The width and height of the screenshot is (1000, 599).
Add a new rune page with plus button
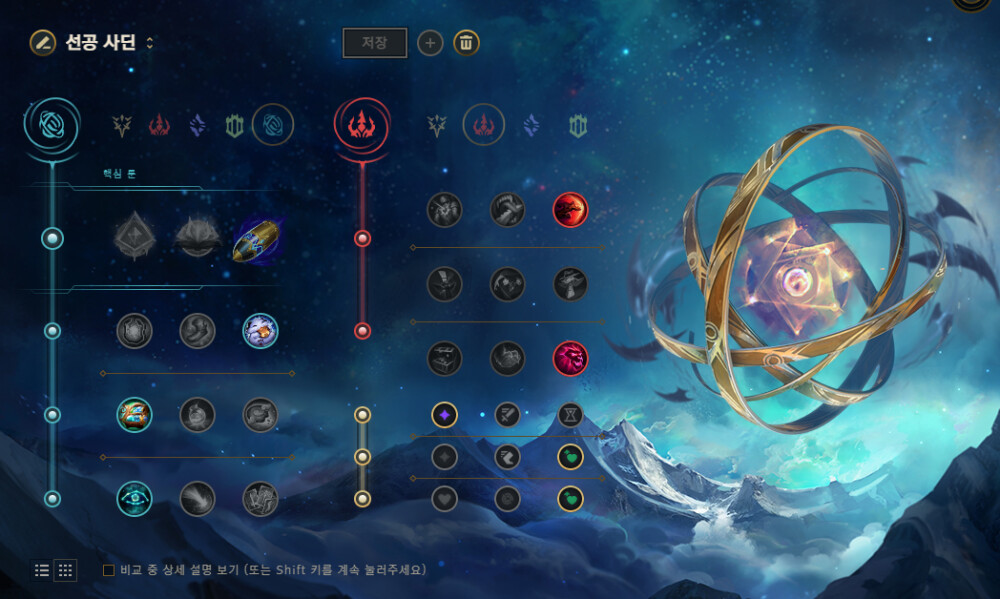[x=430, y=43]
